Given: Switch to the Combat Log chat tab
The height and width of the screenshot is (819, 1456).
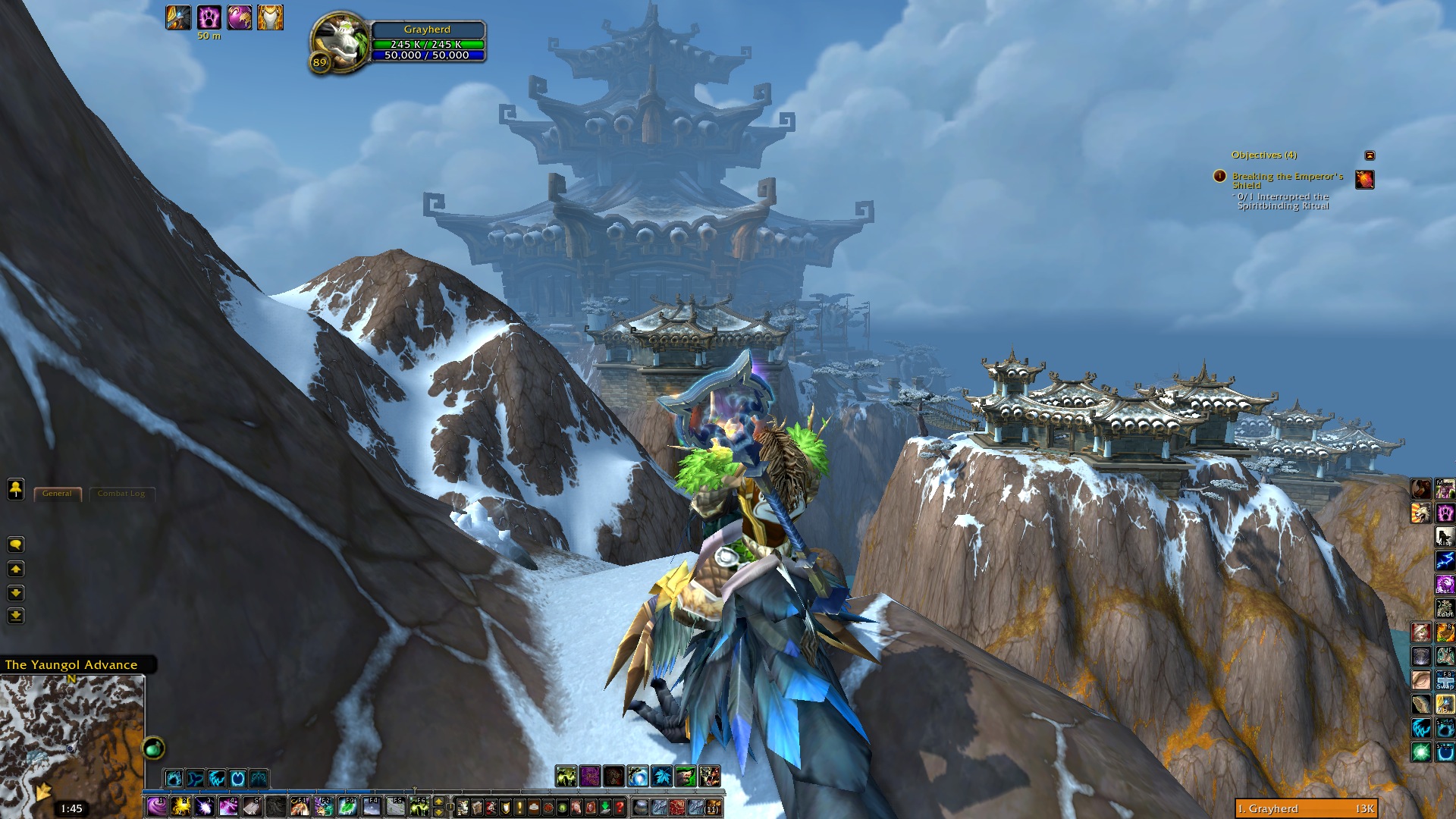Looking at the screenshot, I should pyautogui.click(x=121, y=494).
